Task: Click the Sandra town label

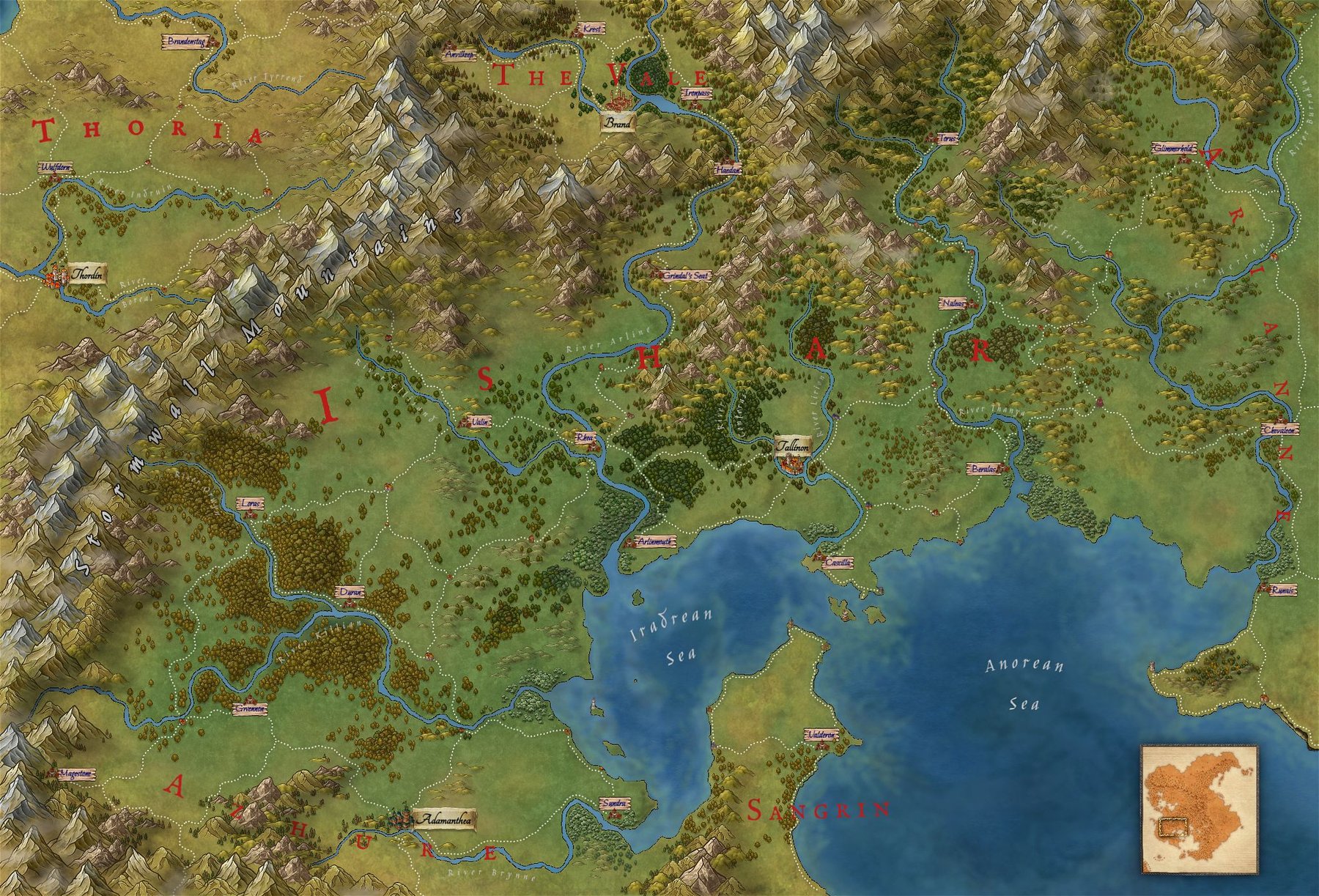Action: coord(614,804)
